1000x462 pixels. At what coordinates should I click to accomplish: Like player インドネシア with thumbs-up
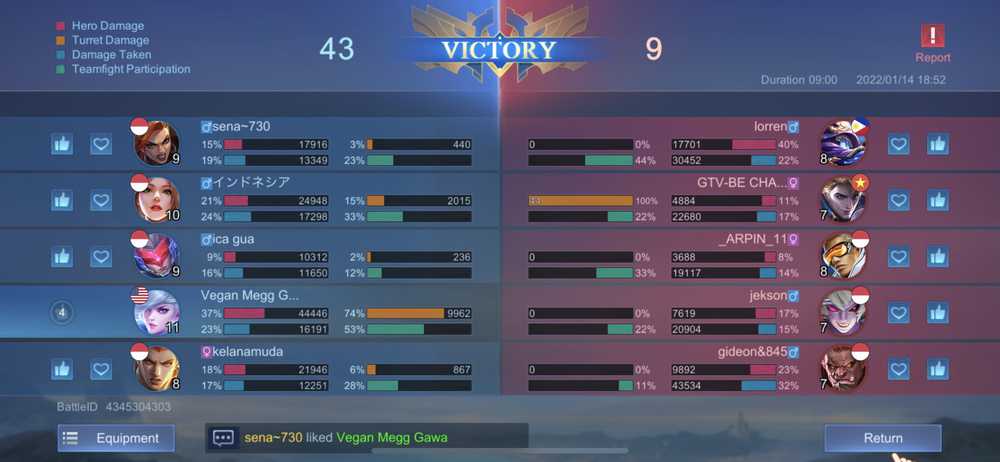coord(62,200)
